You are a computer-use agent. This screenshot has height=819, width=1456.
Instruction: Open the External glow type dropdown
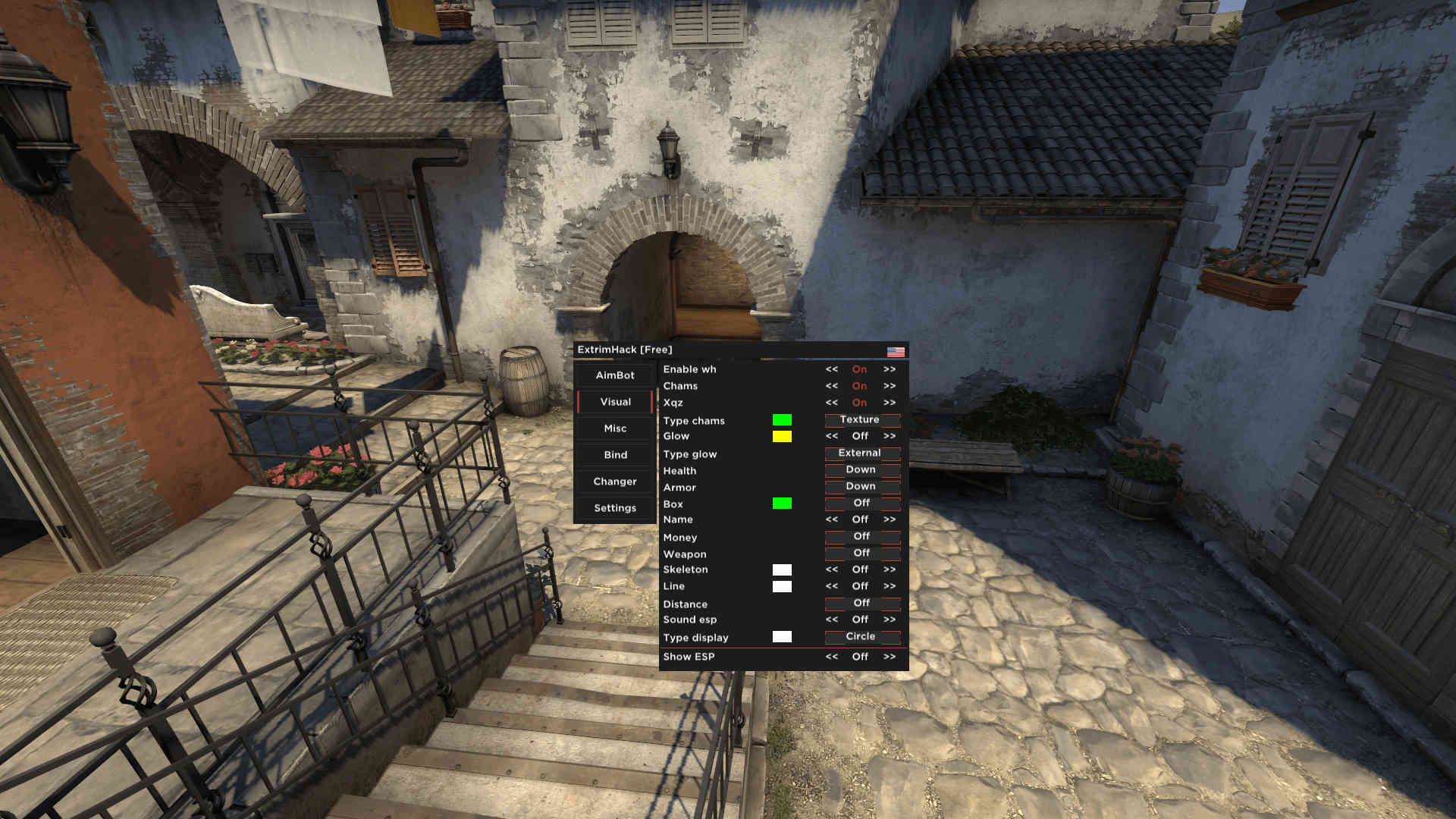(861, 453)
